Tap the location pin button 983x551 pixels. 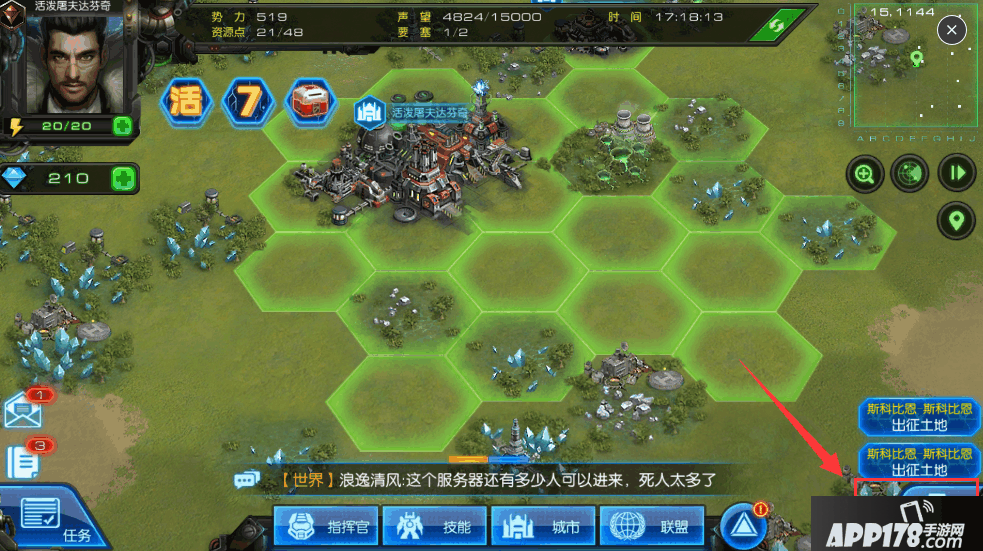(x=957, y=220)
